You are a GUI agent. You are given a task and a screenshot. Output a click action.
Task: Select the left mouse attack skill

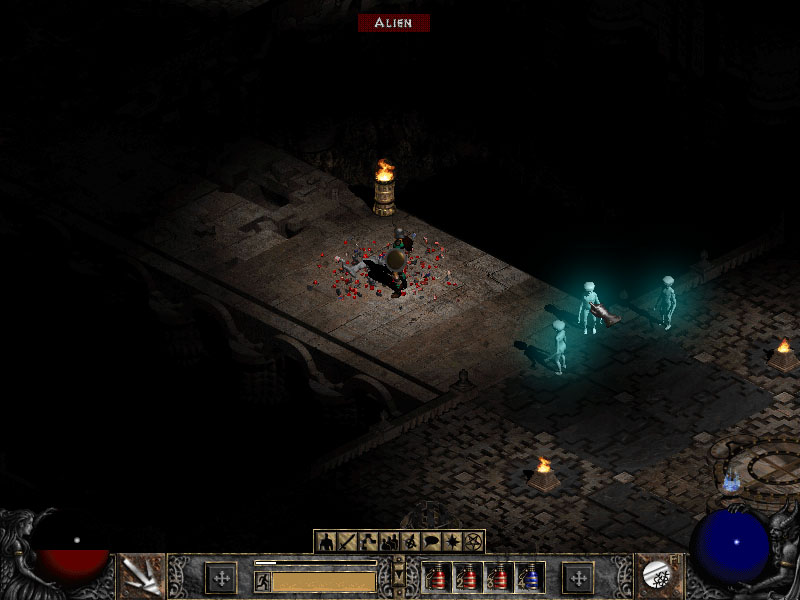(142, 576)
